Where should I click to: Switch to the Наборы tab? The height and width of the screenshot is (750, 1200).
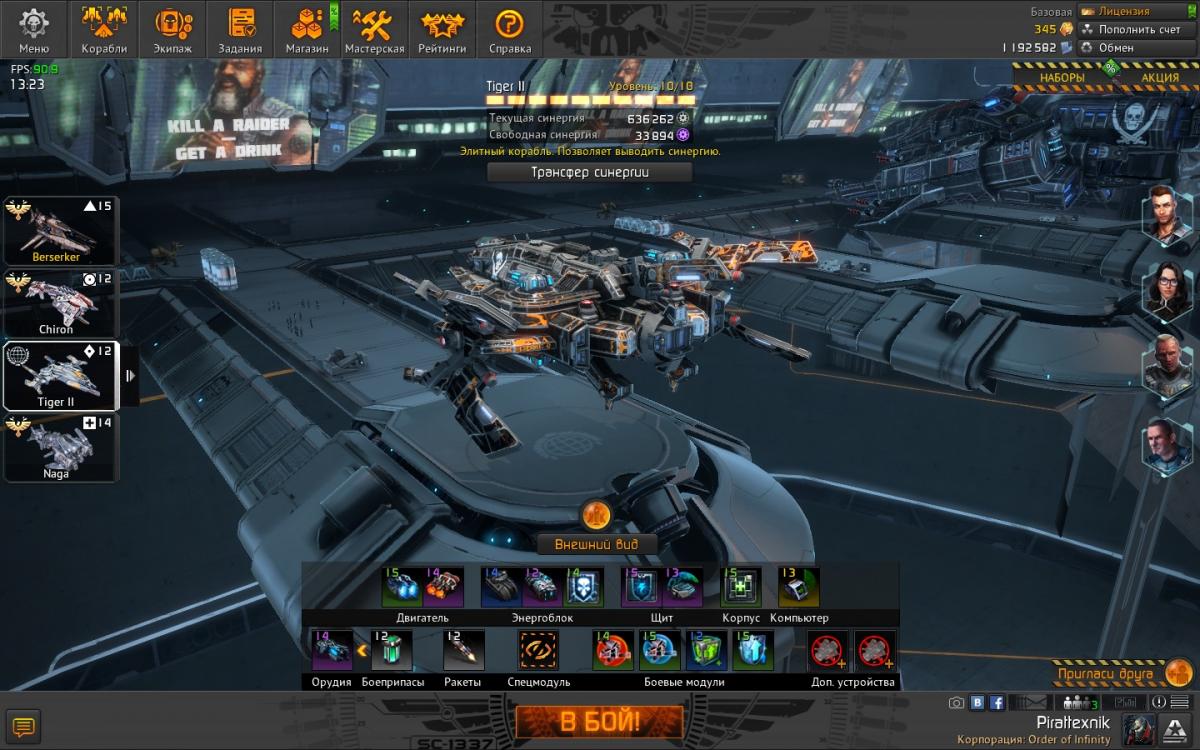pyautogui.click(x=1061, y=77)
